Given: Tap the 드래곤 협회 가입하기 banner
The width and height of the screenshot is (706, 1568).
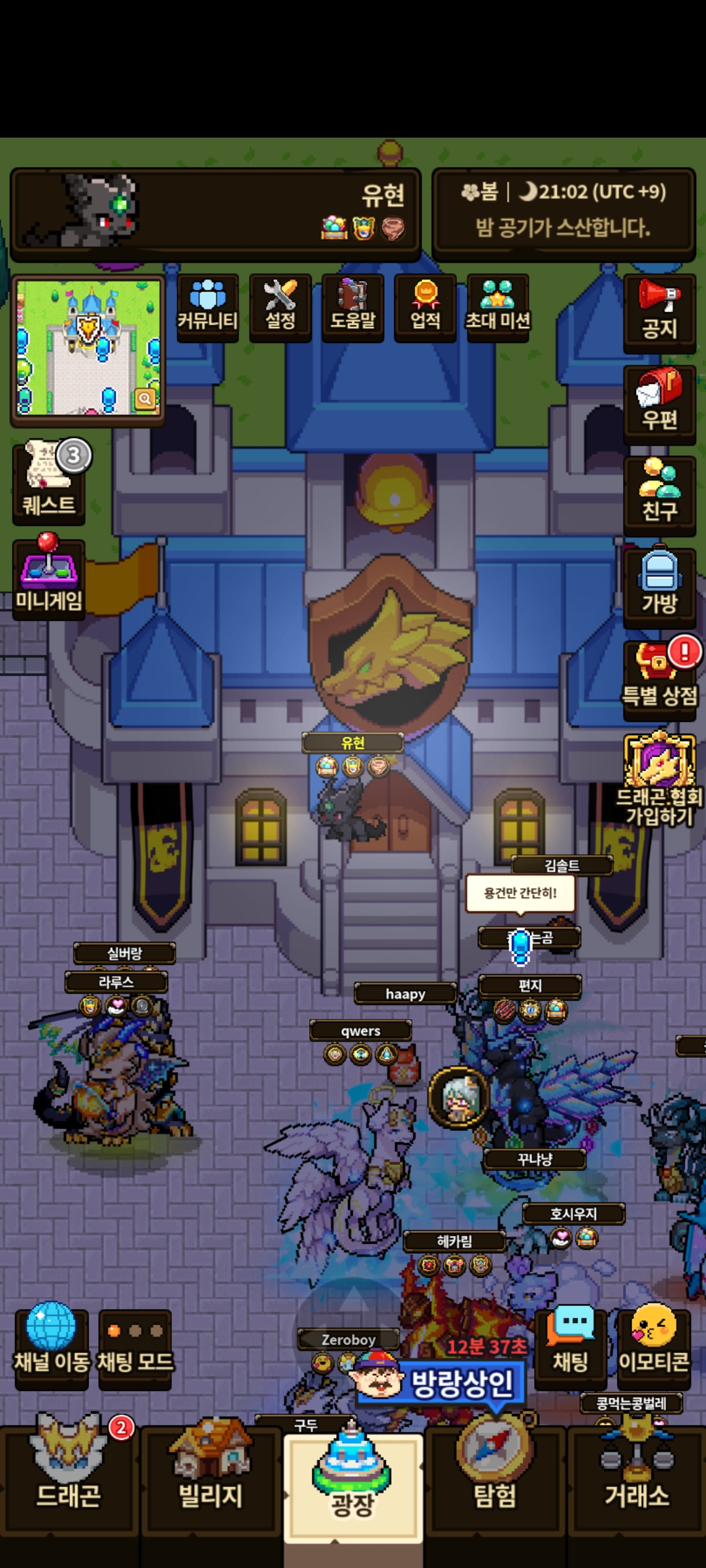Looking at the screenshot, I should [659, 780].
